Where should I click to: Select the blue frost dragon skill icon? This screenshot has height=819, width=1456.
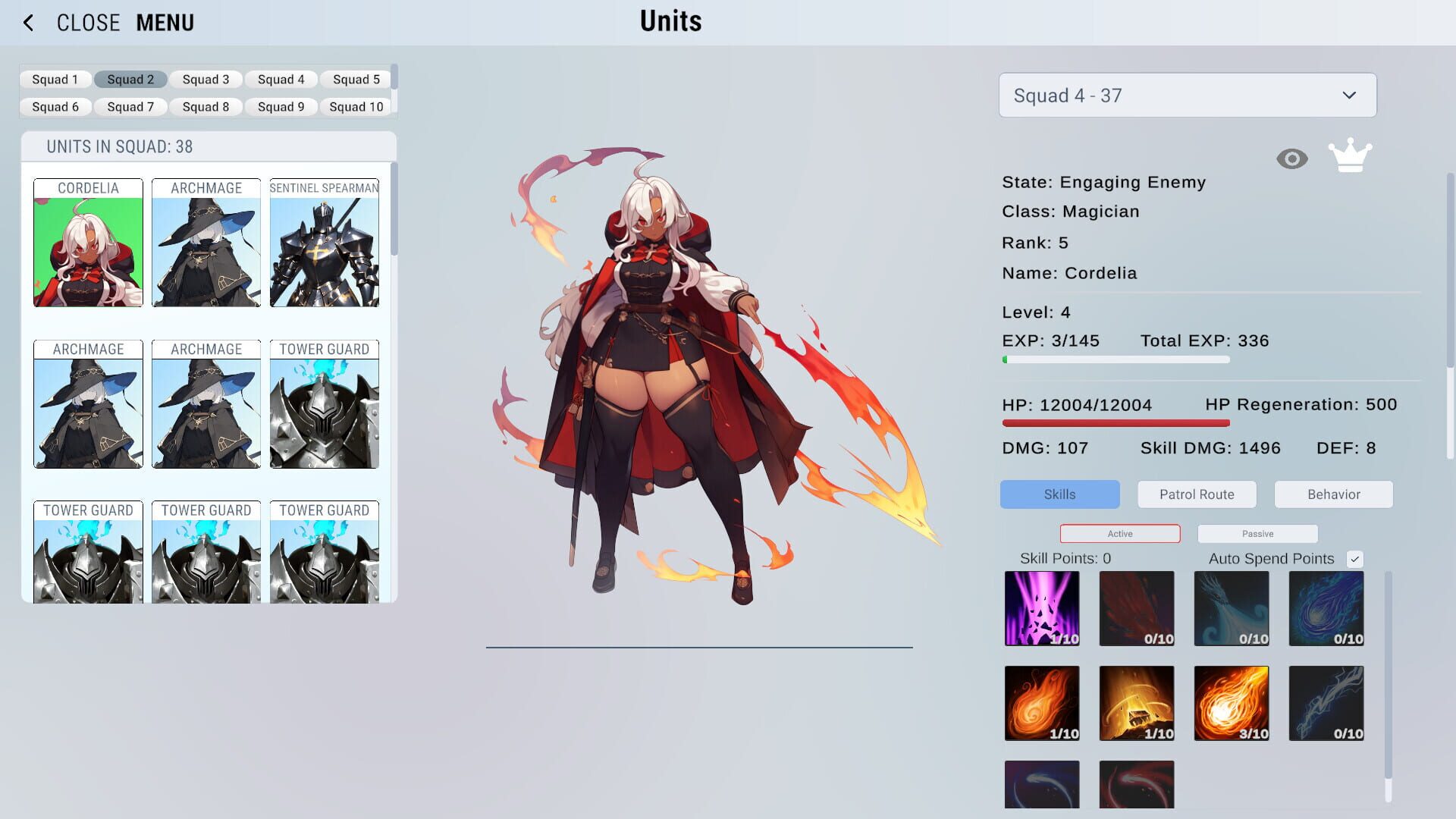click(x=1231, y=608)
